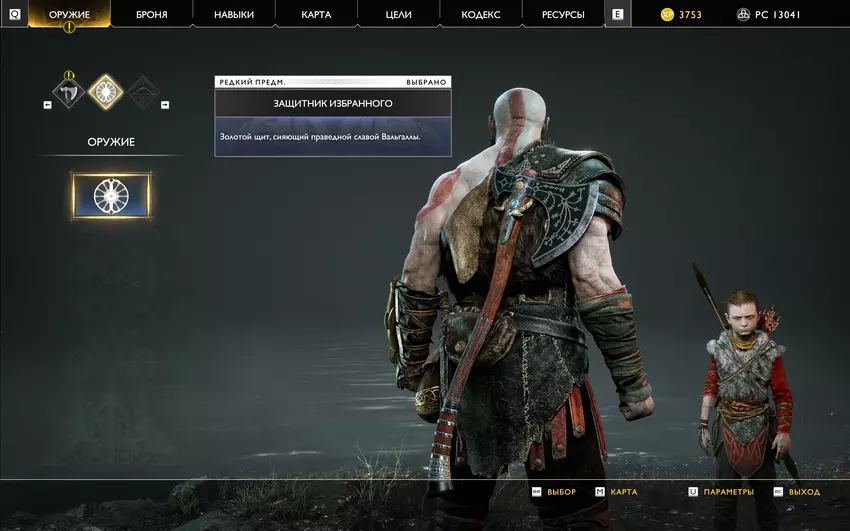Click the dimmed third weapon category icon
The image size is (850, 531).
click(142, 93)
